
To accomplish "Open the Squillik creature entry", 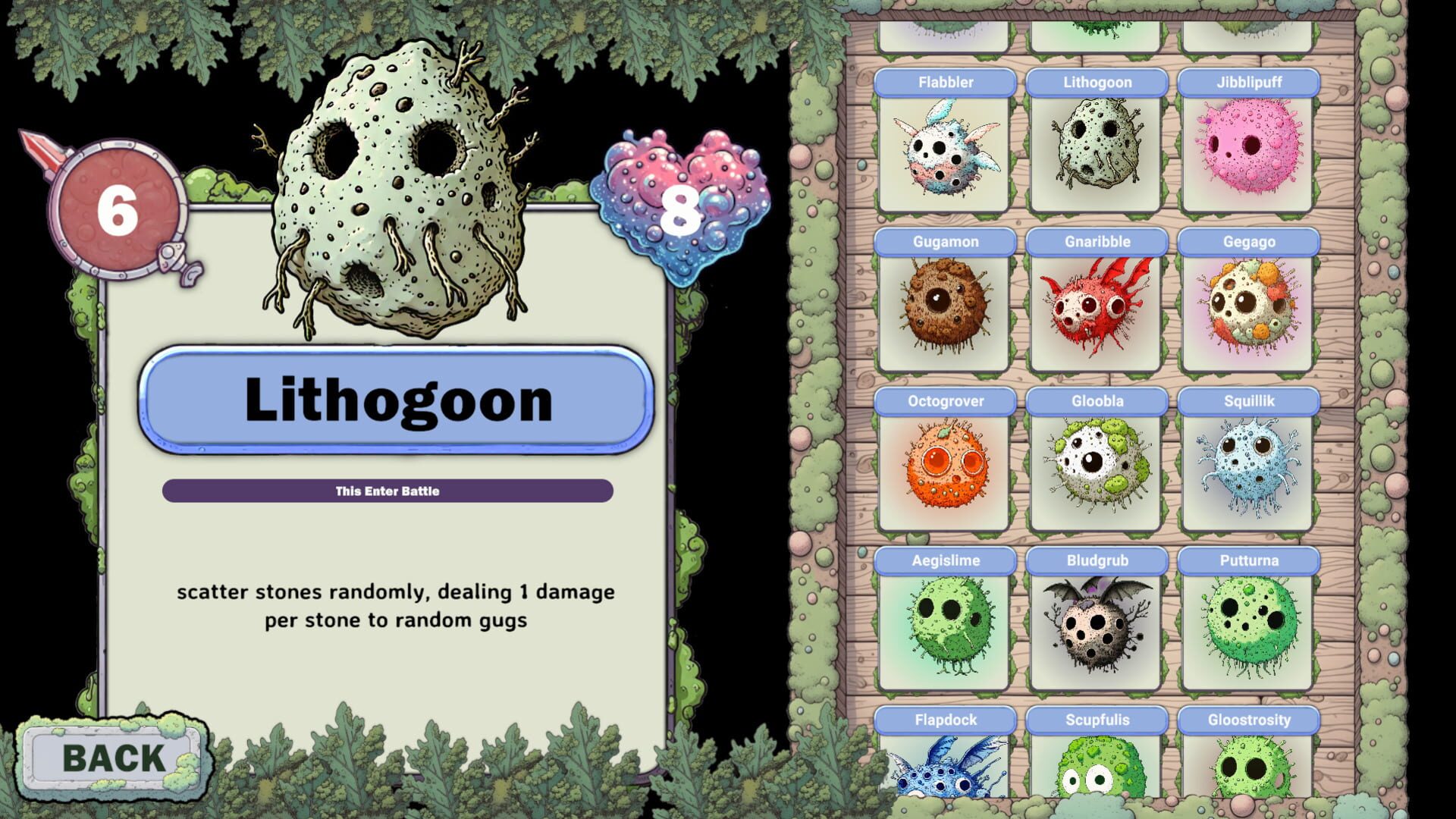I will (x=1247, y=470).
